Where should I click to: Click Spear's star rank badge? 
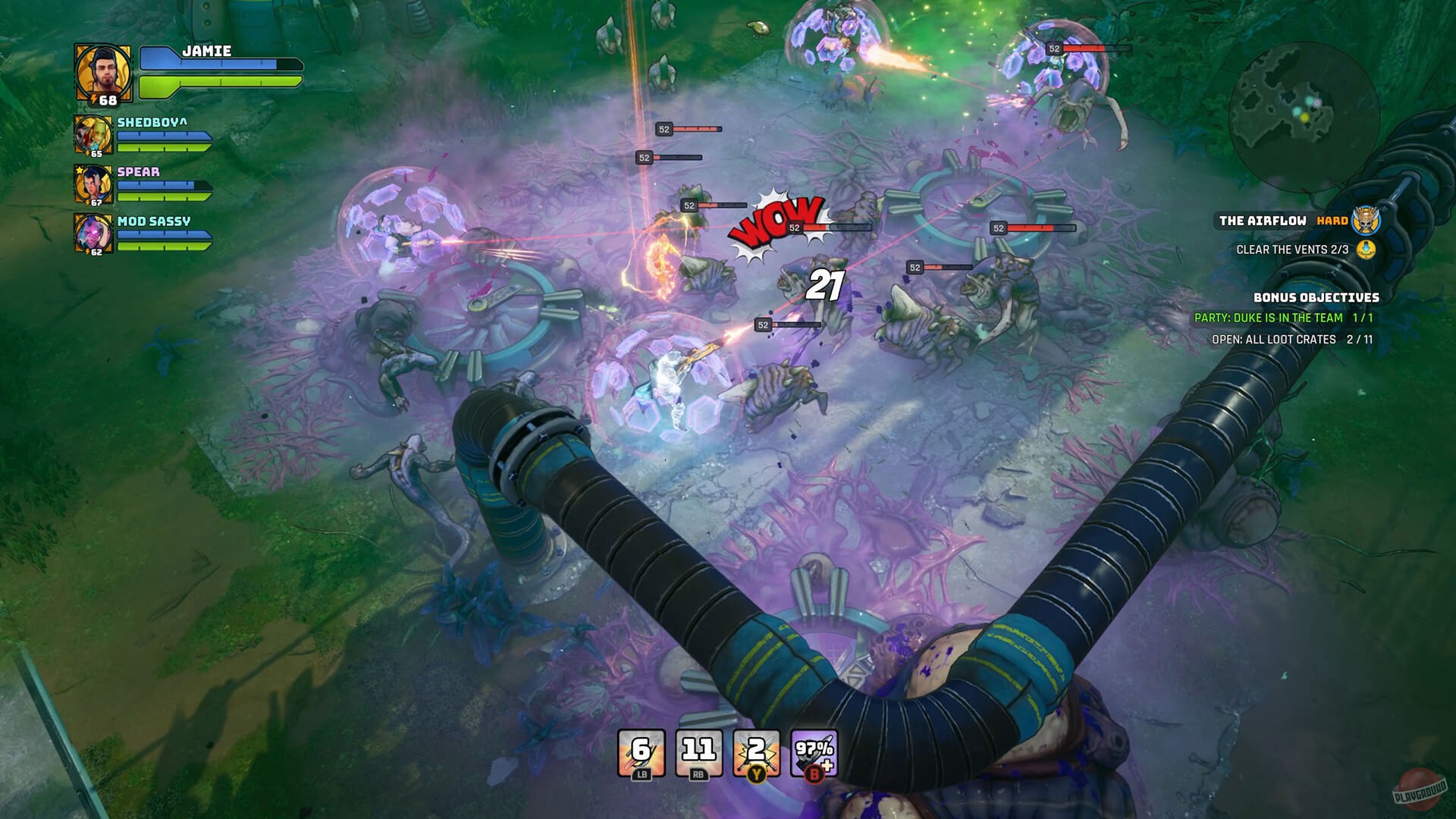pyautogui.click(x=80, y=169)
